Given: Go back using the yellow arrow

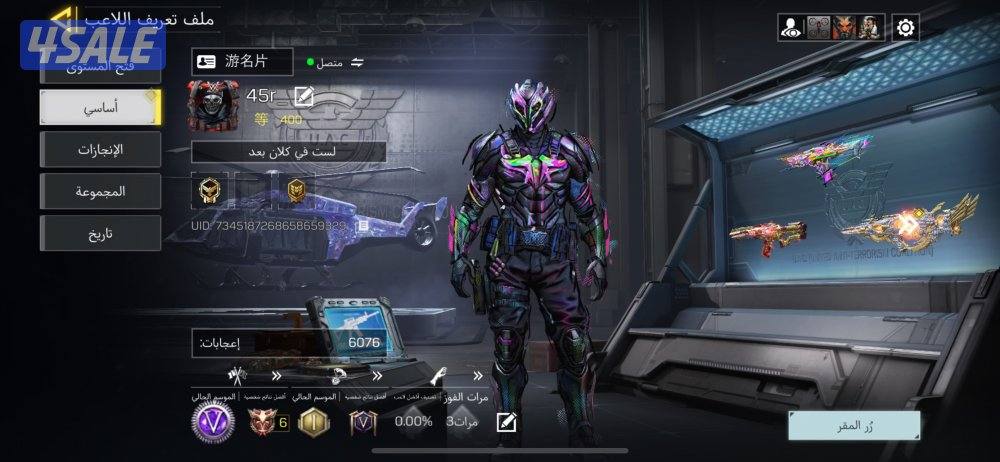Looking at the screenshot, I should click(62, 17).
